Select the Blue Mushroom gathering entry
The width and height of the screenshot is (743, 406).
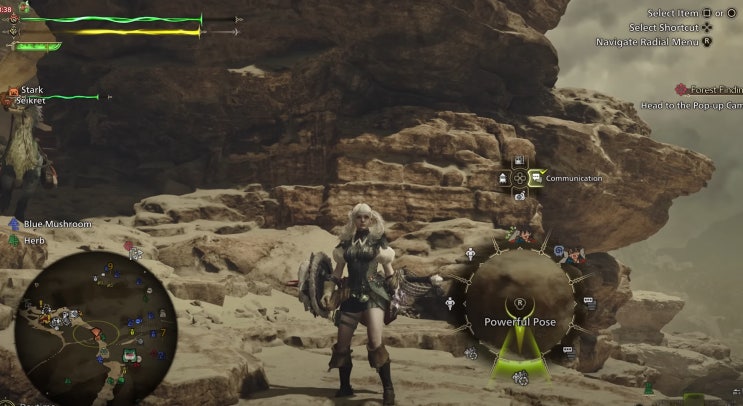(57, 224)
